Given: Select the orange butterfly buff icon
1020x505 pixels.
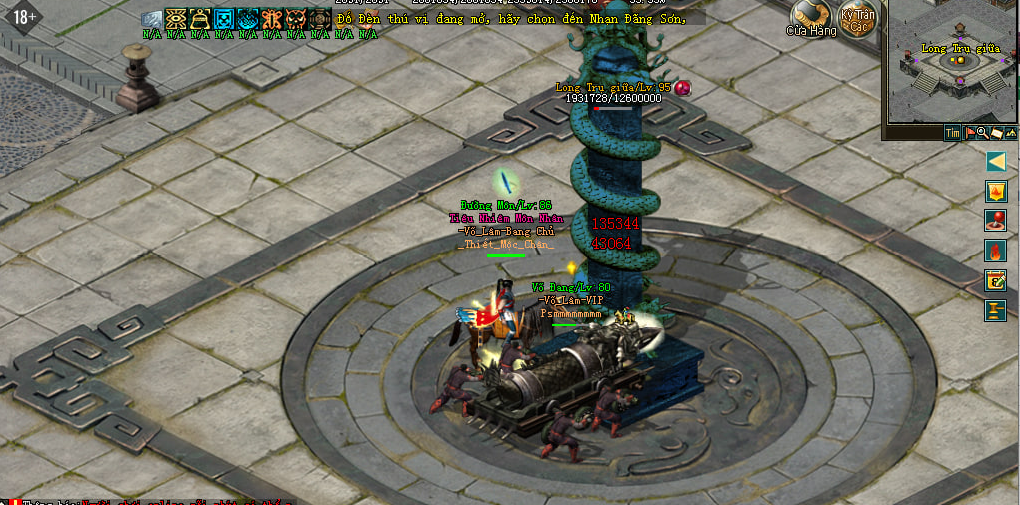Looking at the screenshot, I should coord(272,19).
